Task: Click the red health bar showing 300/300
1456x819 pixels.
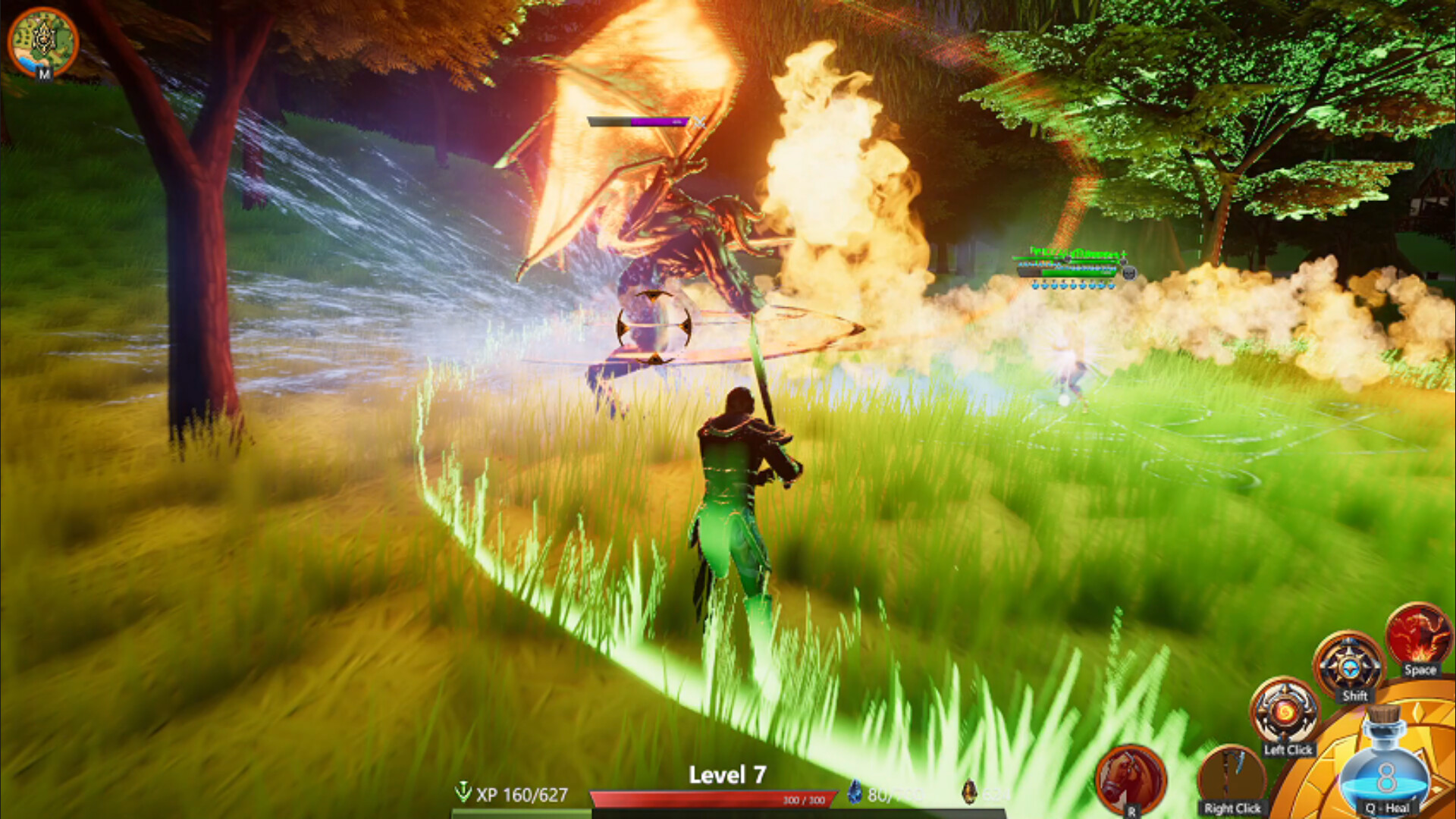Action: (713, 796)
